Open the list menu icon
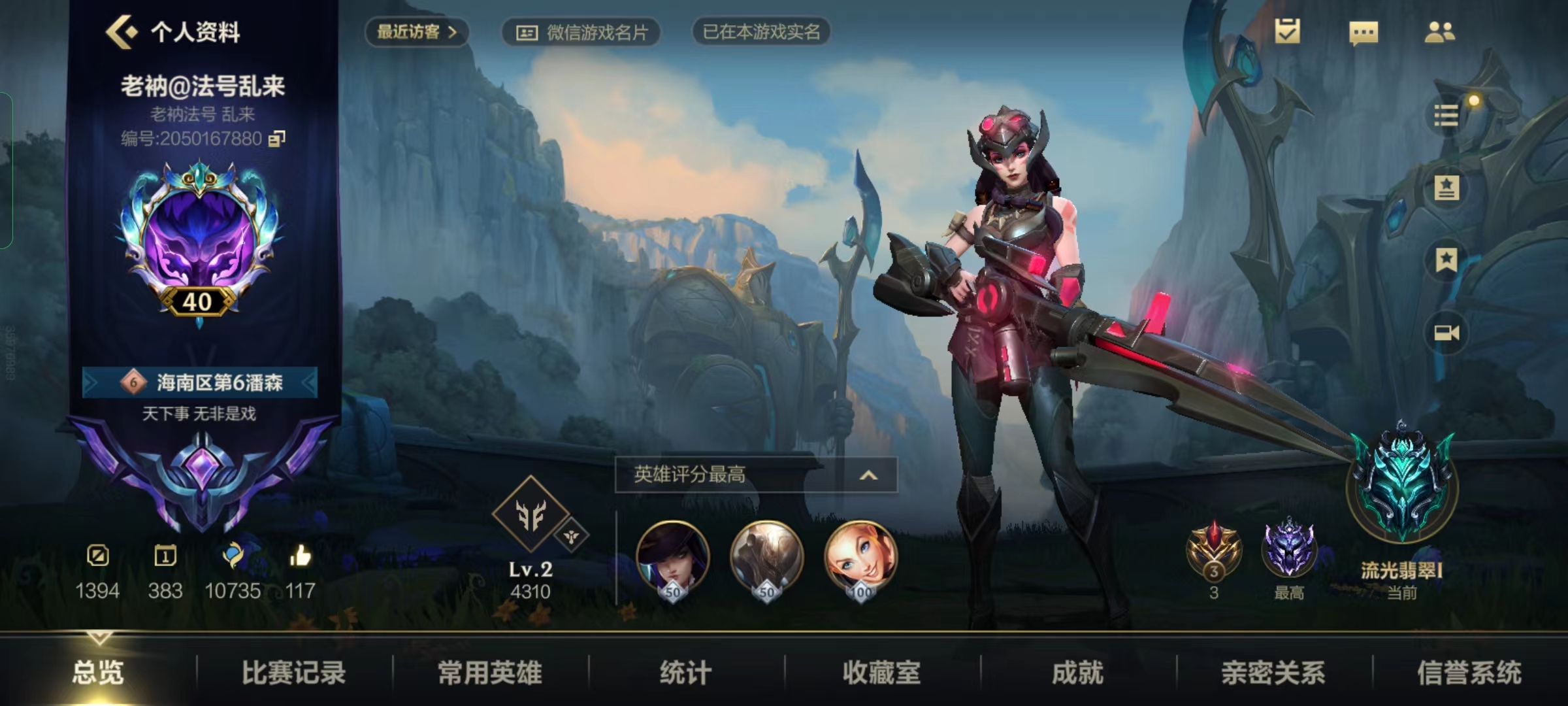 pyautogui.click(x=1446, y=116)
